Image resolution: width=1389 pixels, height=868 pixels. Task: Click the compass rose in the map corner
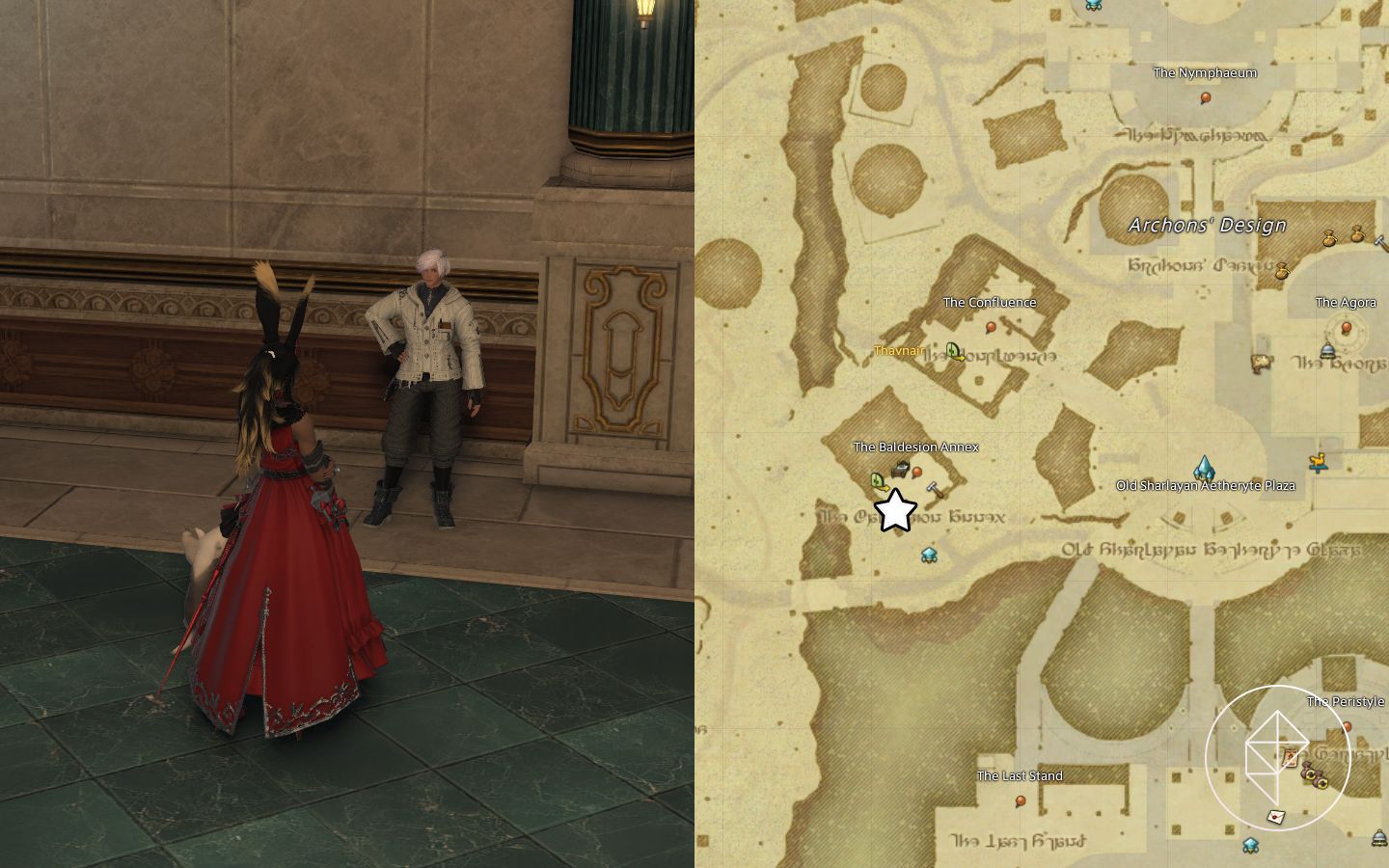(x=1278, y=755)
